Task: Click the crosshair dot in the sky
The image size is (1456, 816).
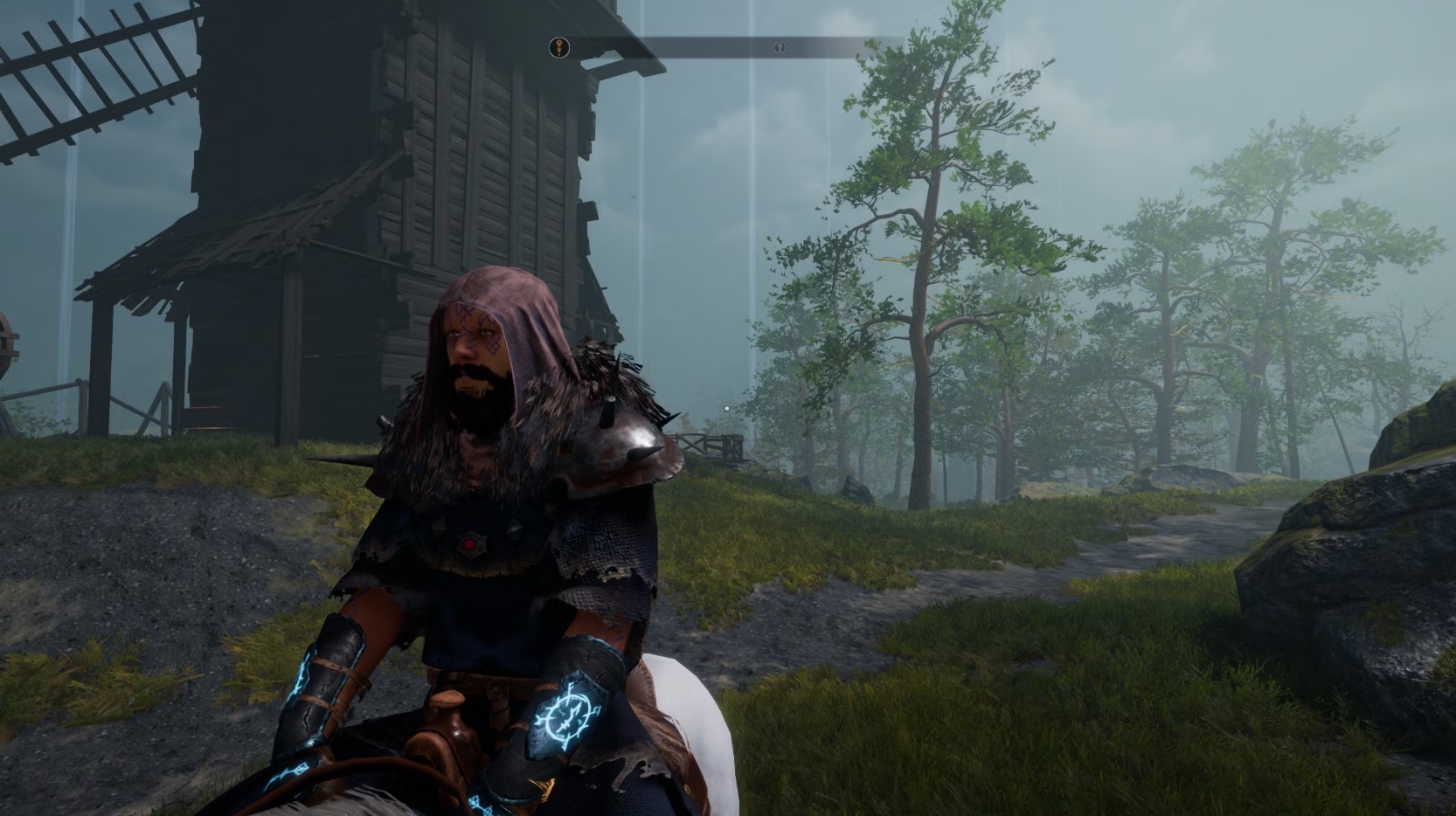Action: click(x=727, y=406)
